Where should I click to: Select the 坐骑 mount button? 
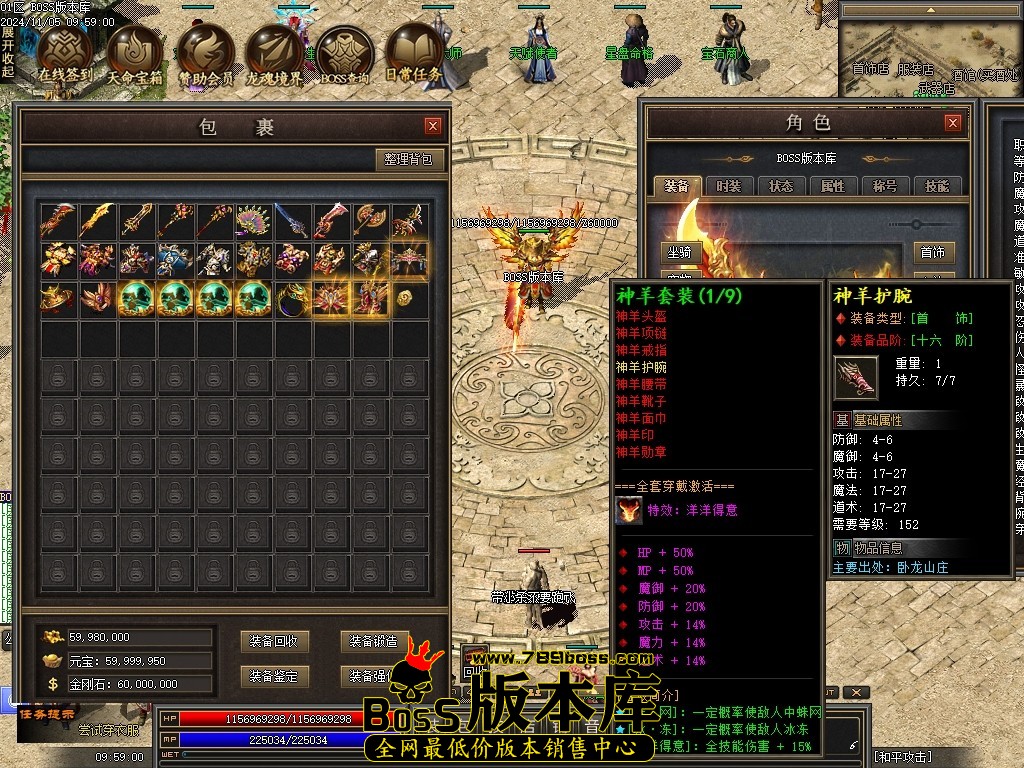681,252
